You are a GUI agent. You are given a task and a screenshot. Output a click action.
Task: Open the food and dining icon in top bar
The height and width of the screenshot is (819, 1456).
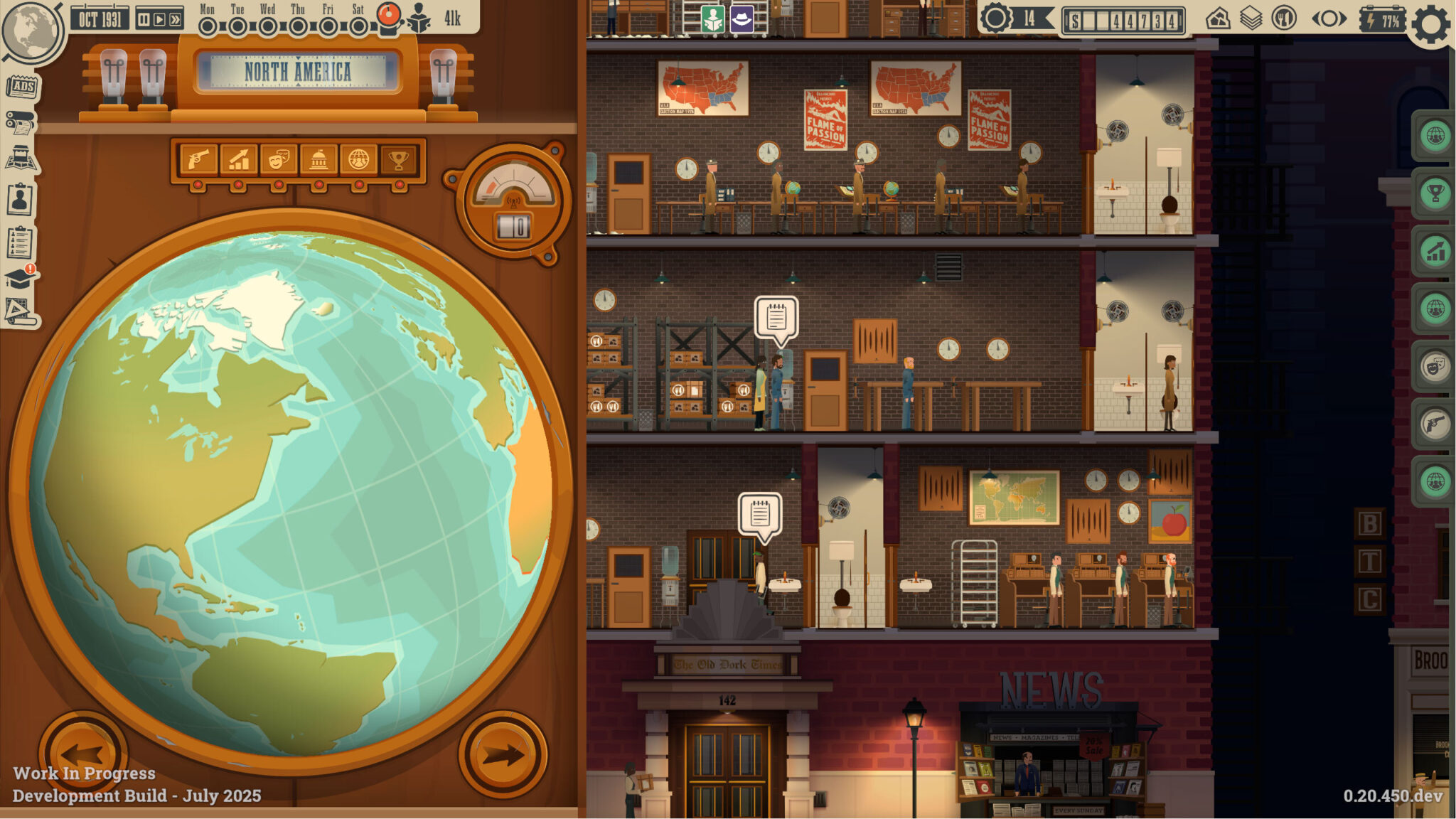pos(1283,18)
